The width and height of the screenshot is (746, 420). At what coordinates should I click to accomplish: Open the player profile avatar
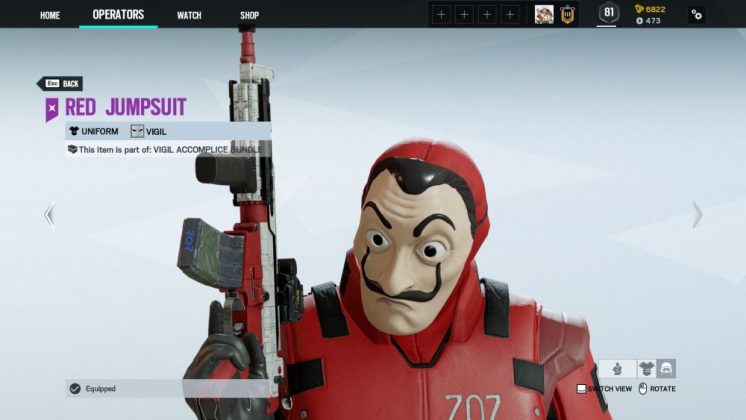[544, 14]
